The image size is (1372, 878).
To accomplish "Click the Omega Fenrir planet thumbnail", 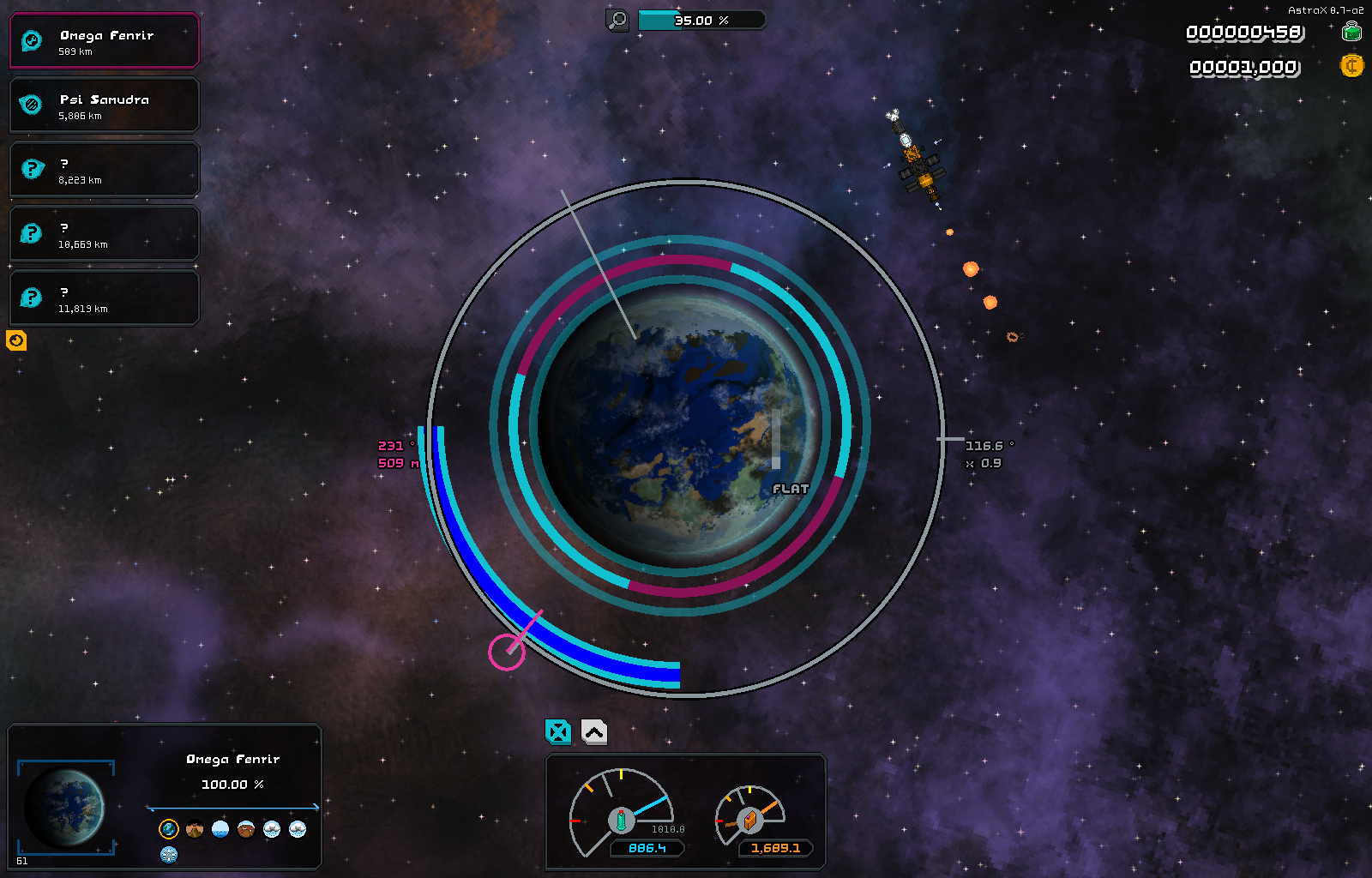I will (x=65, y=806).
